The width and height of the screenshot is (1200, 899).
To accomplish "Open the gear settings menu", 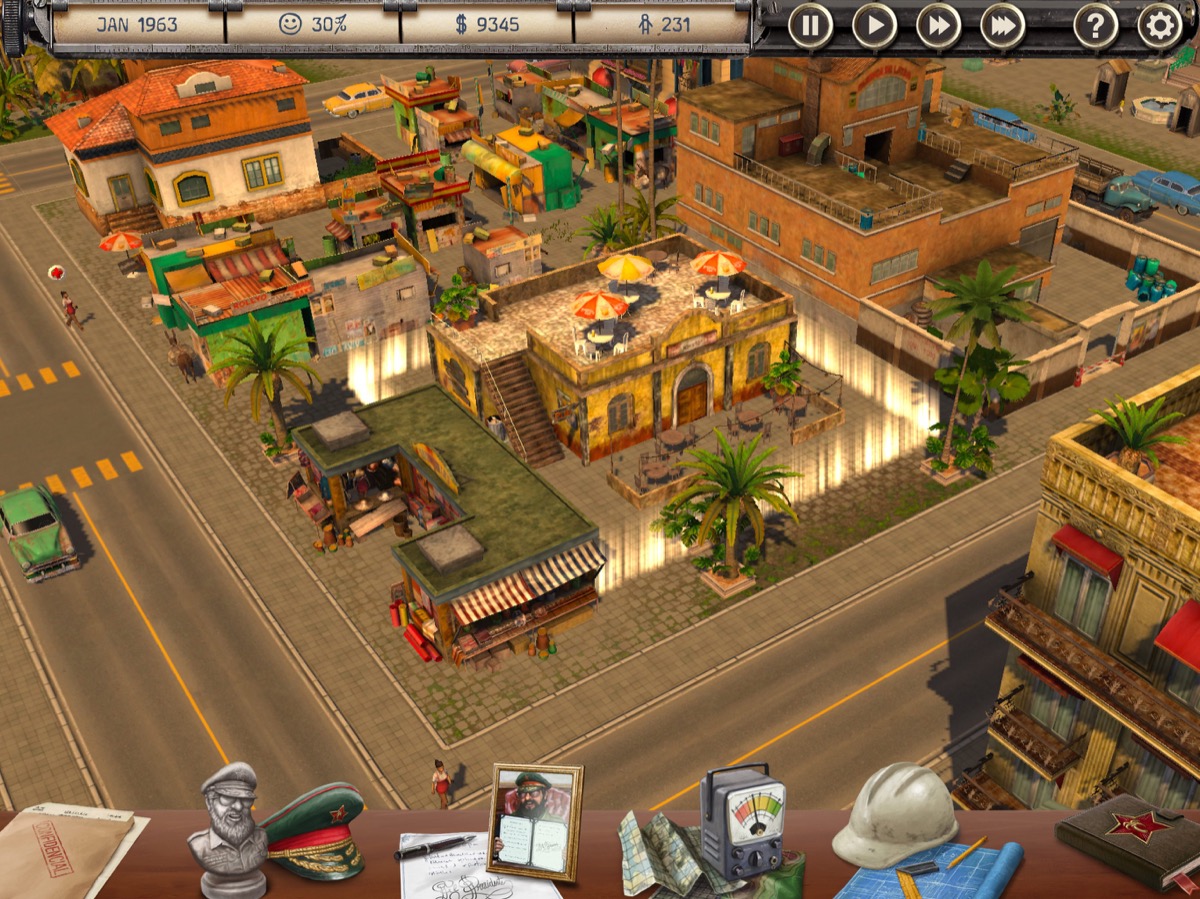I will coord(1160,25).
